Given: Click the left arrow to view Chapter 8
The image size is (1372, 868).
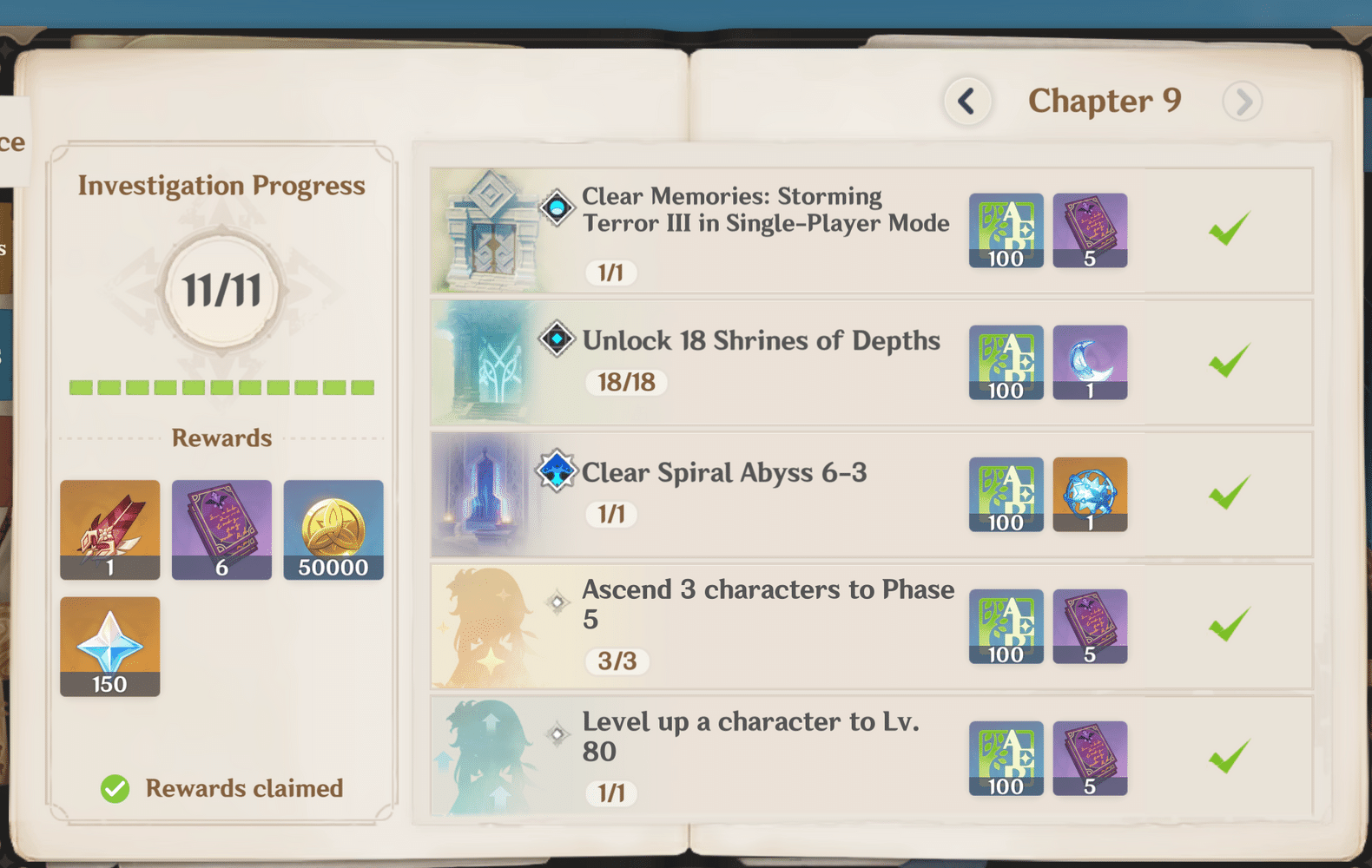Looking at the screenshot, I should [967, 101].
